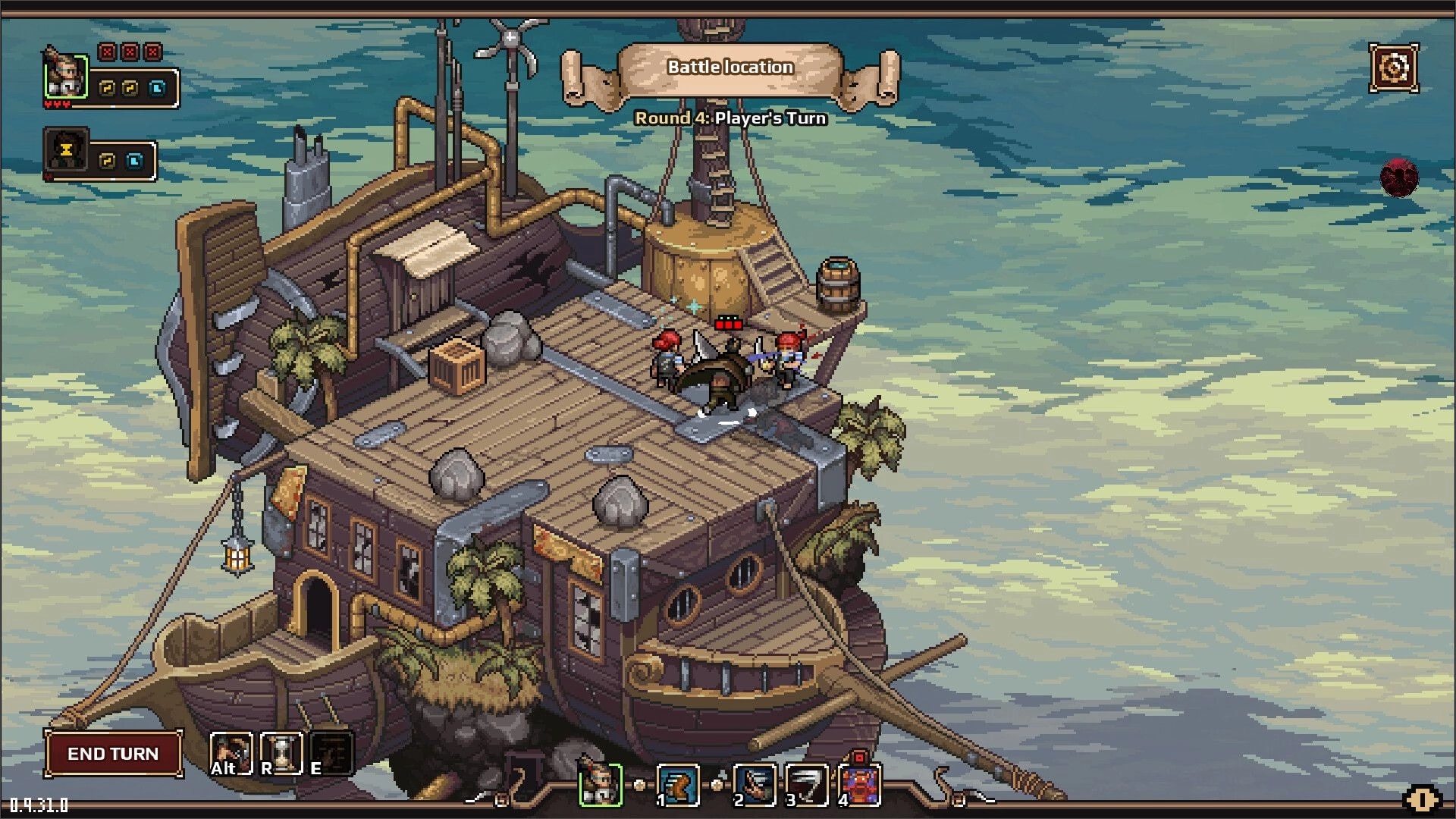Image resolution: width=1456 pixels, height=819 pixels.
Task: Toggle the first red X charge marker
Action: 108,52
